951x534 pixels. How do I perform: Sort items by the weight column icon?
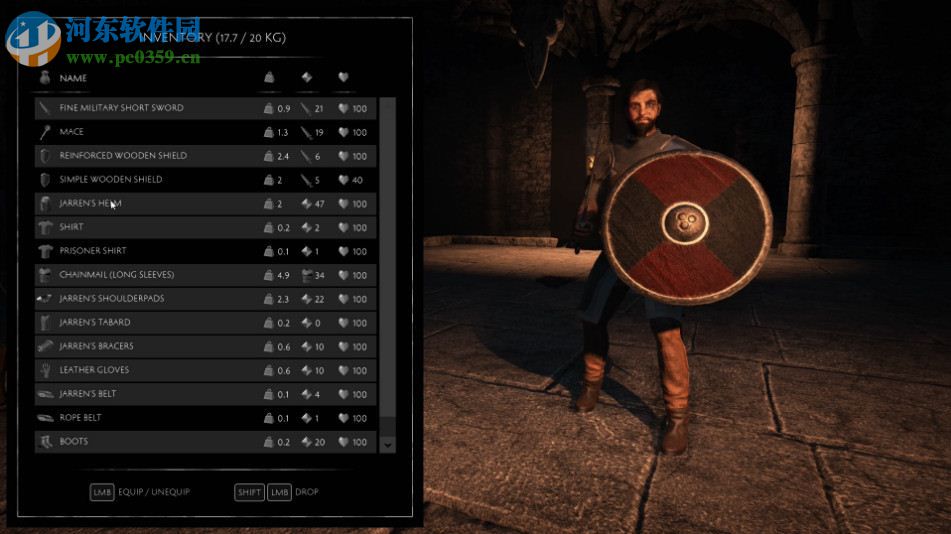pos(268,78)
